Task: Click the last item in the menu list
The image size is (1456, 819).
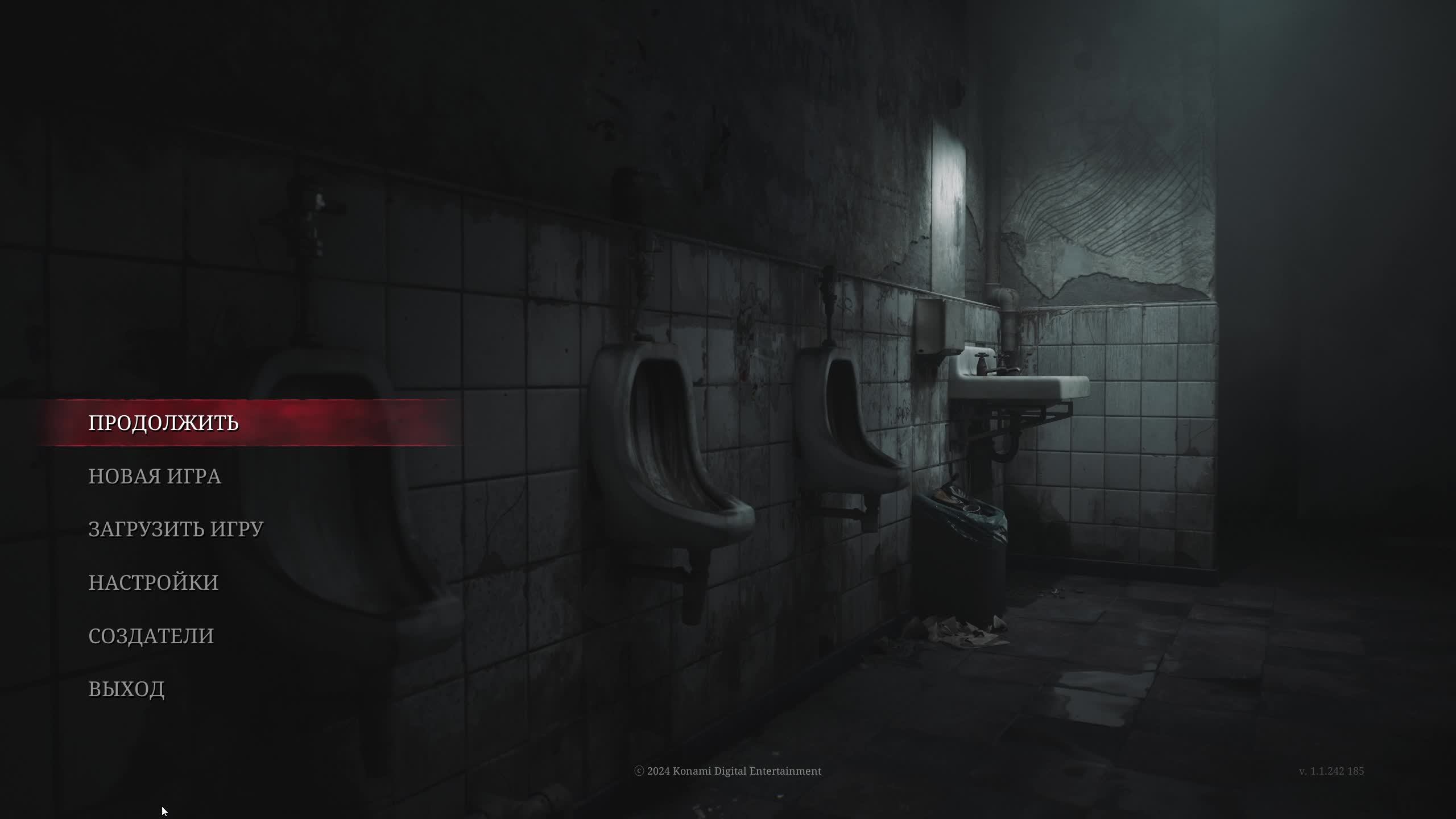Action: tap(127, 689)
